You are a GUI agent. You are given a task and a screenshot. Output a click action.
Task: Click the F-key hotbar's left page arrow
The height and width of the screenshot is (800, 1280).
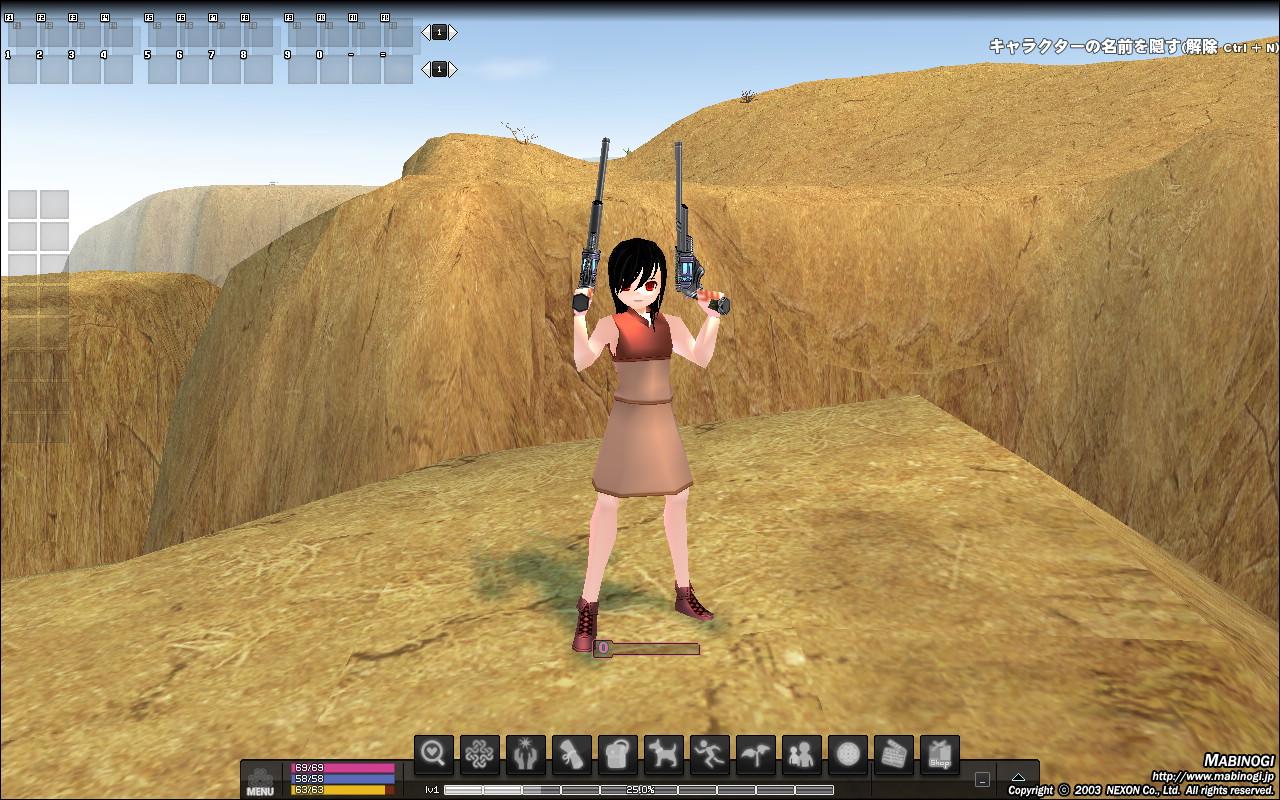pos(425,32)
